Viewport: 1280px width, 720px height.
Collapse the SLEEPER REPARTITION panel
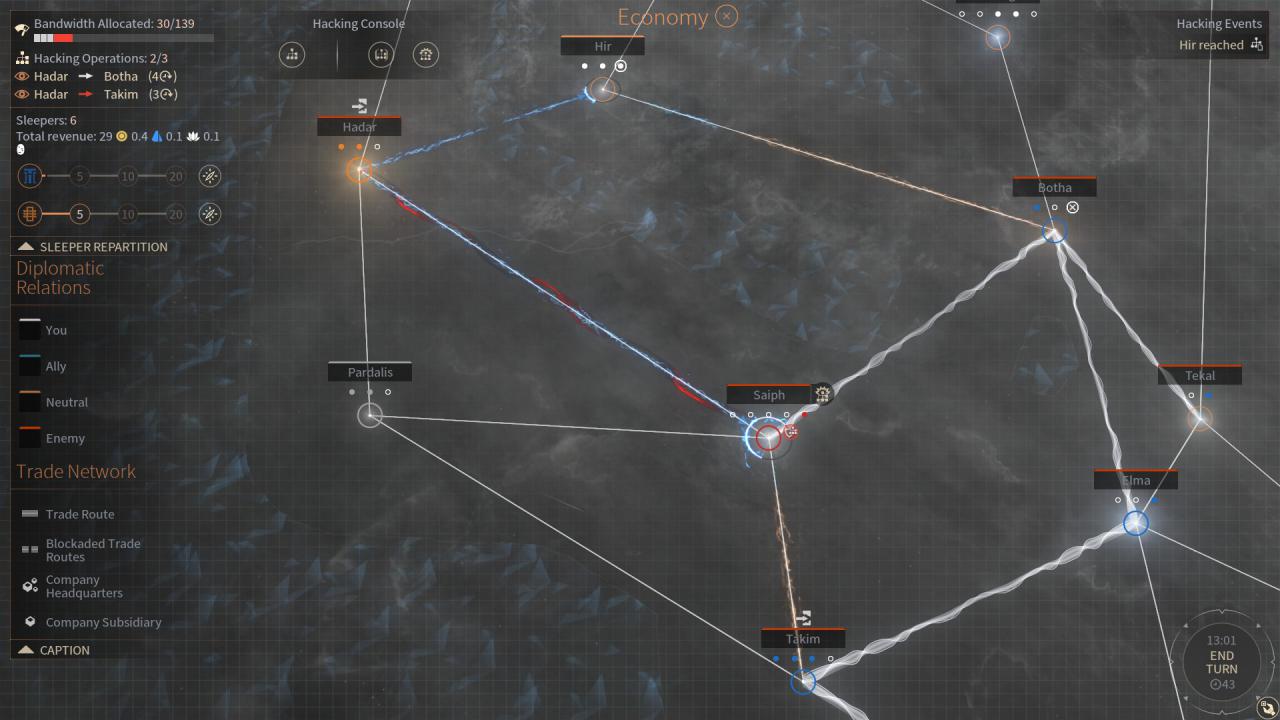[x=92, y=247]
